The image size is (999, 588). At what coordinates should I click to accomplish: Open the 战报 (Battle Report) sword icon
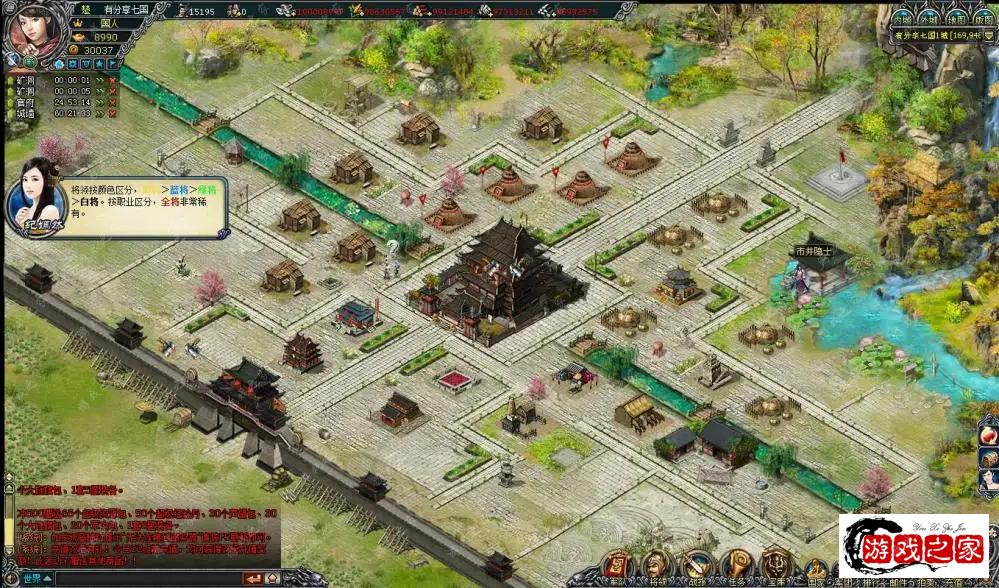pos(696,563)
